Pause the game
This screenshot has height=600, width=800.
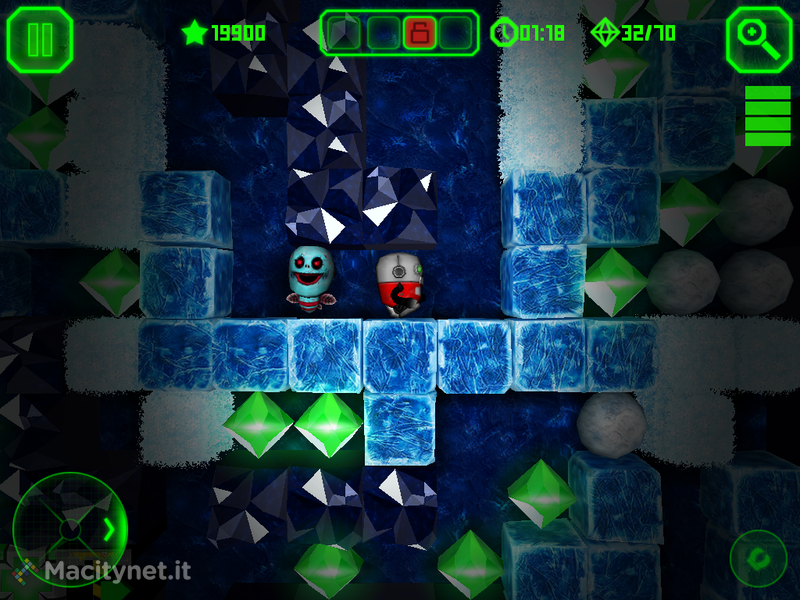(x=40, y=40)
